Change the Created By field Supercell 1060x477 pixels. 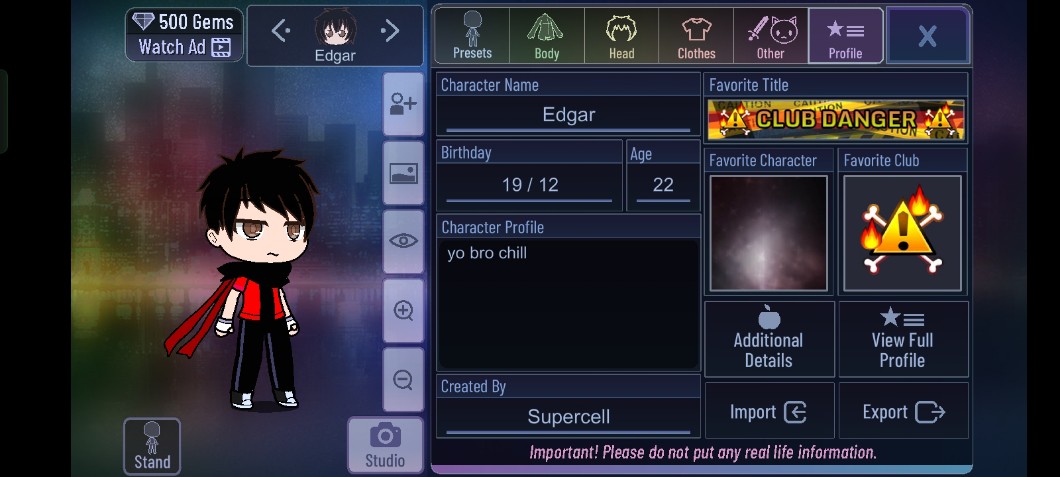click(x=568, y=417)
